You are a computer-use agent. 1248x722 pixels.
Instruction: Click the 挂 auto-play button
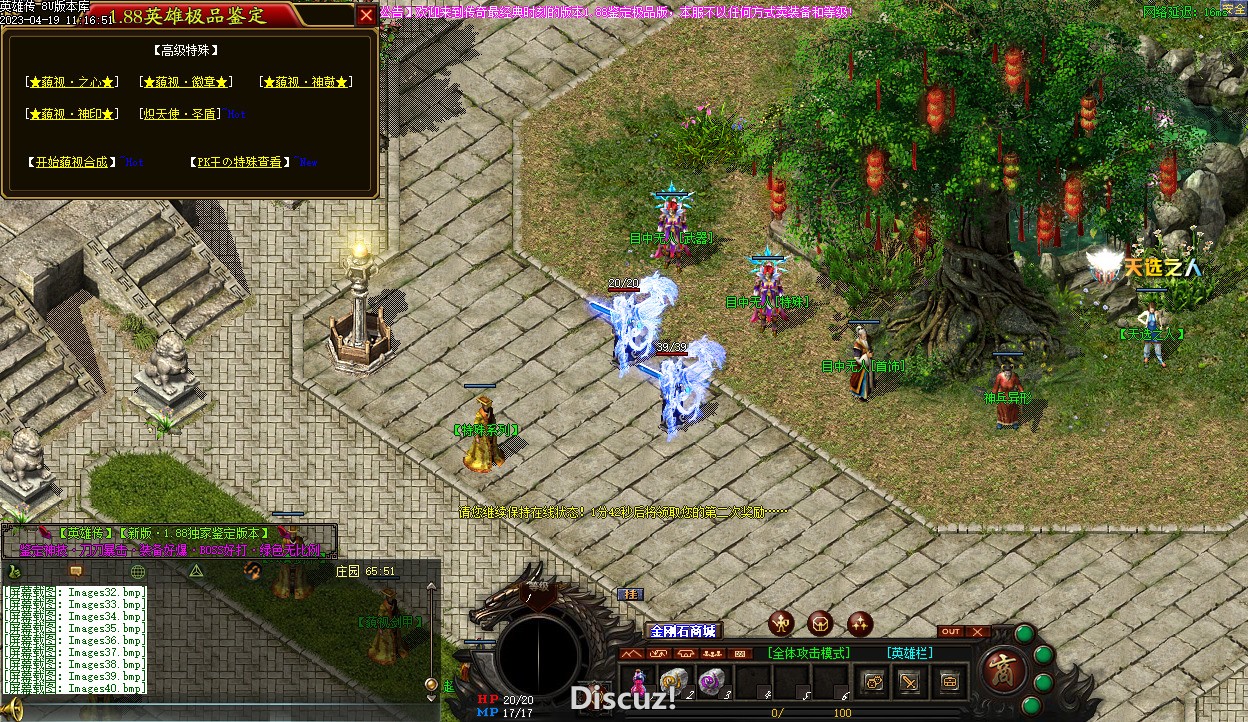pos(630,594)
